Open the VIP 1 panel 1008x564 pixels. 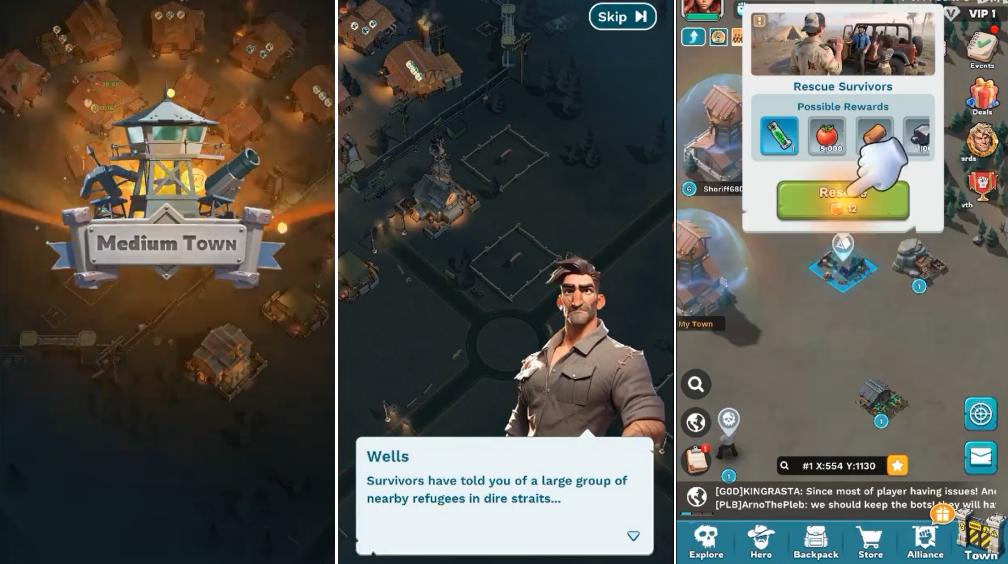click(x=975, y=13)
